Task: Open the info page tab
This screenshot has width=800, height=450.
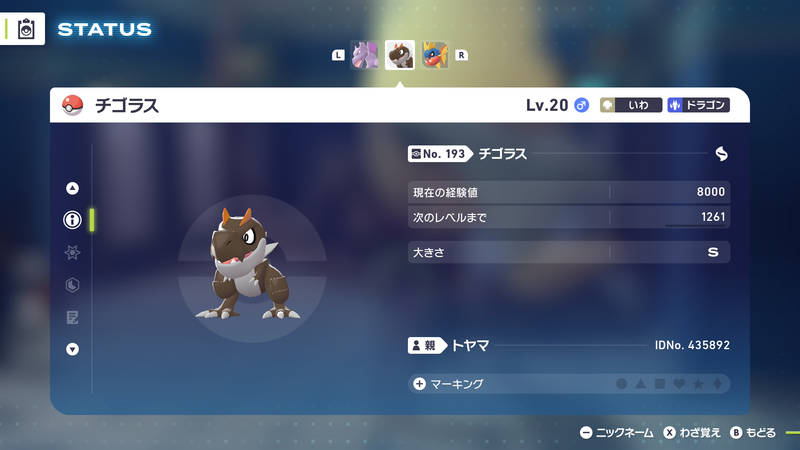Action: (x=72, y=220)
